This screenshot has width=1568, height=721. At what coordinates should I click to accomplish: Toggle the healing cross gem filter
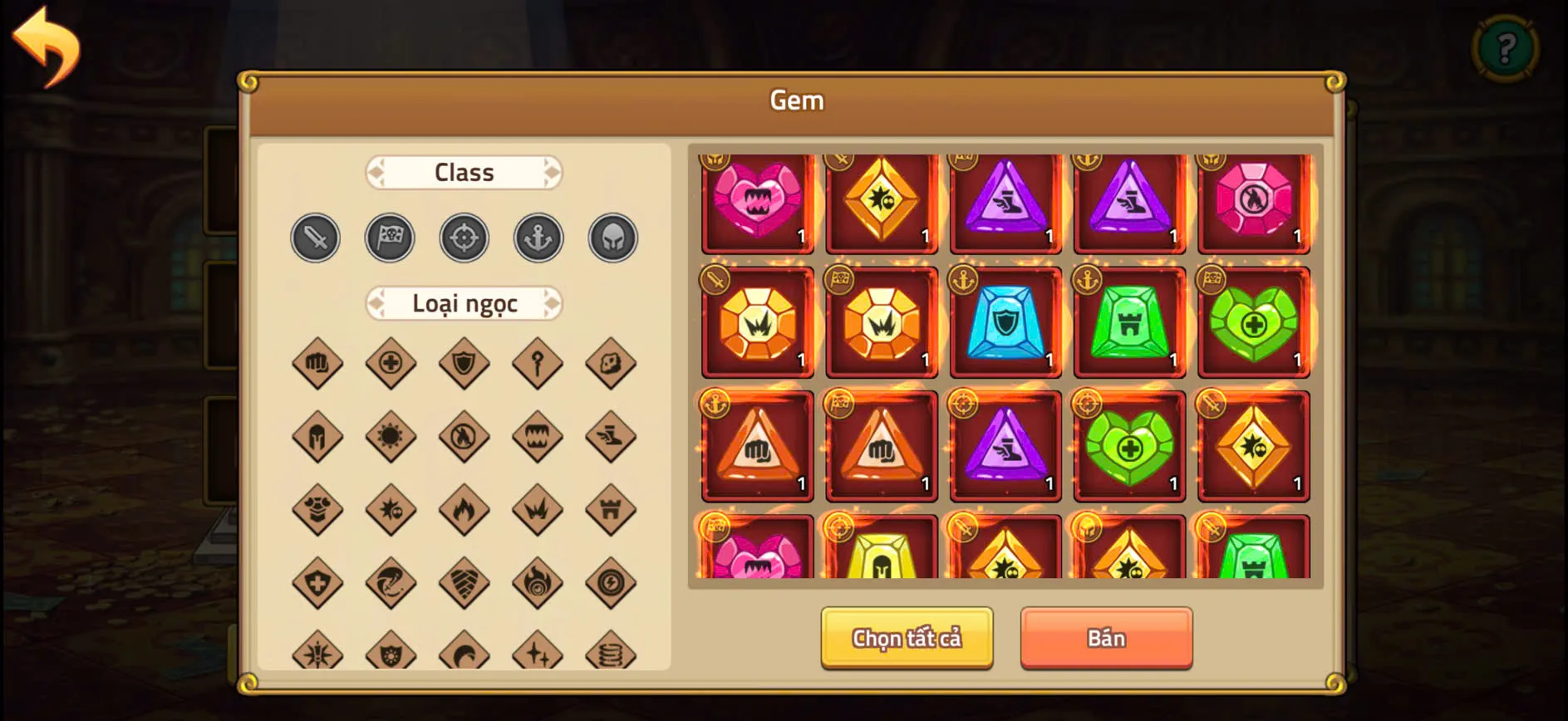click(x=391, y=363)
